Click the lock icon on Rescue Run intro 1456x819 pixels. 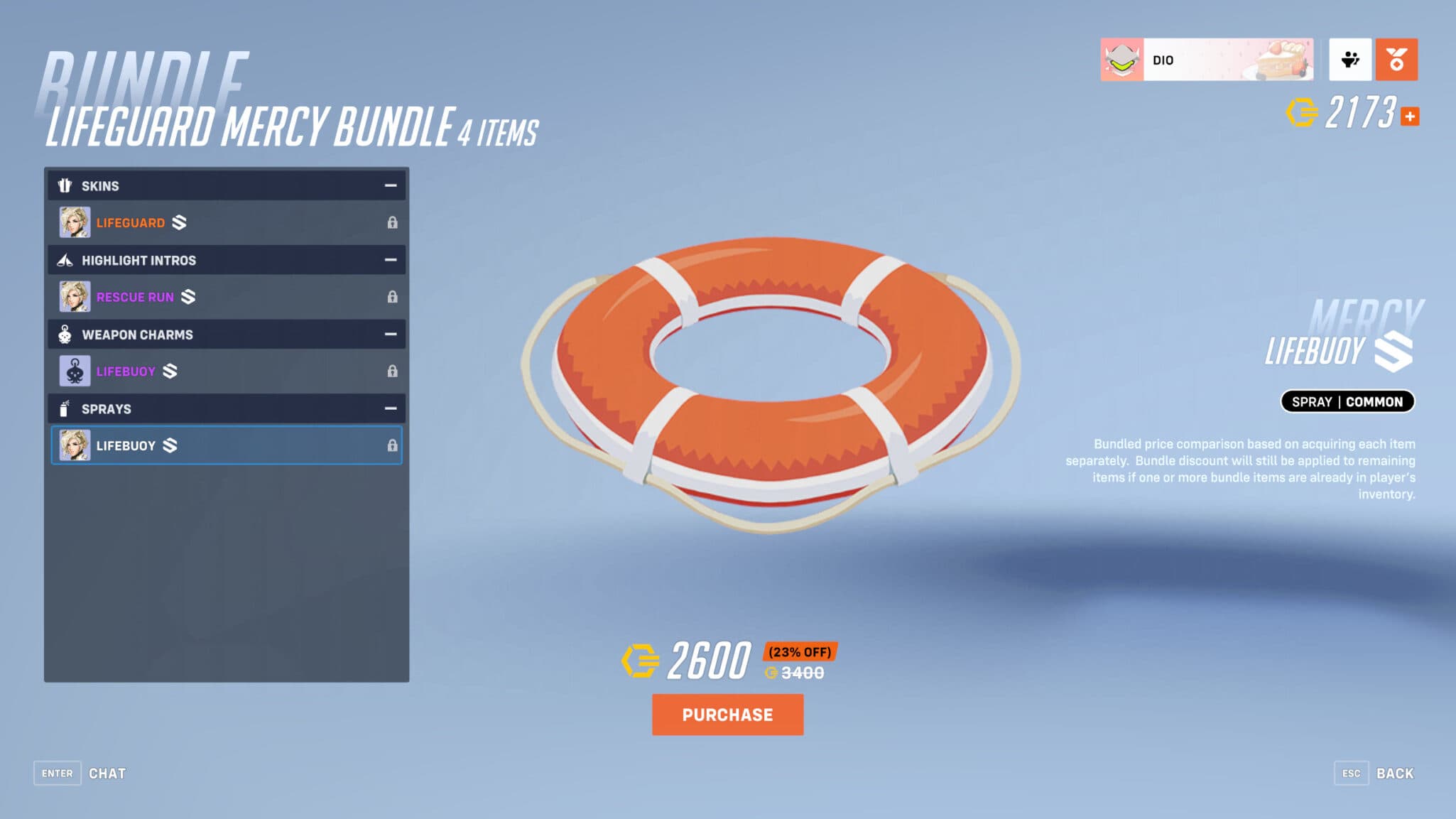pos(393,296)
